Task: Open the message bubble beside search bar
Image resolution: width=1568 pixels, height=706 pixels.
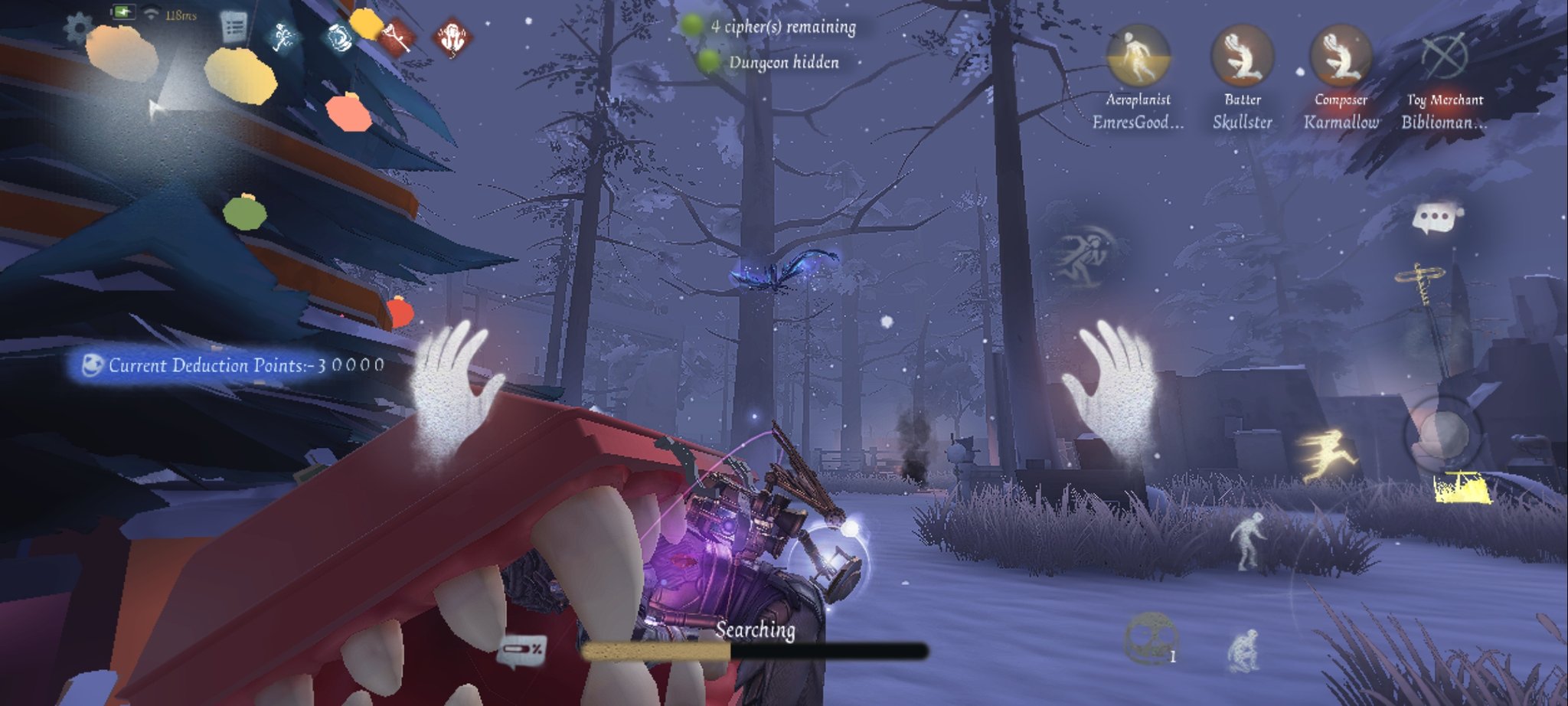Action: click(522, 651)
